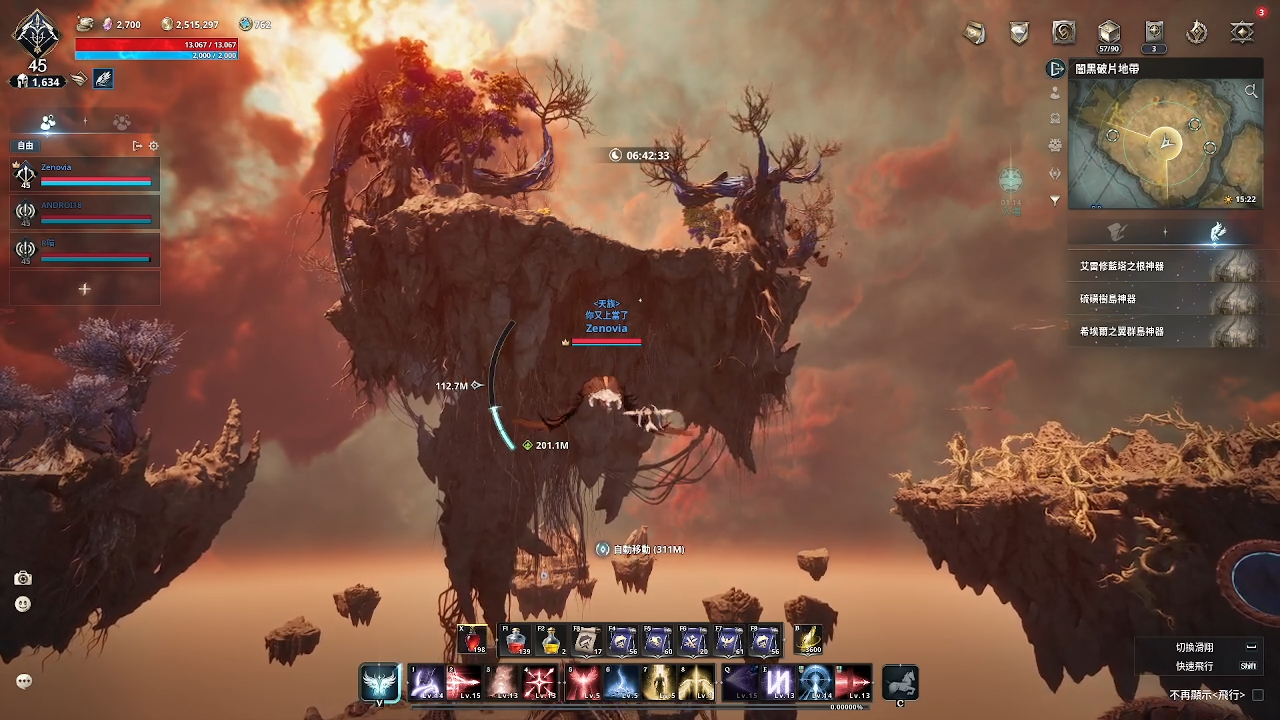Image resolution: width=1280 pixels, height=720 pixels.
Task: Use the red health potion slot
Action: 472,640
